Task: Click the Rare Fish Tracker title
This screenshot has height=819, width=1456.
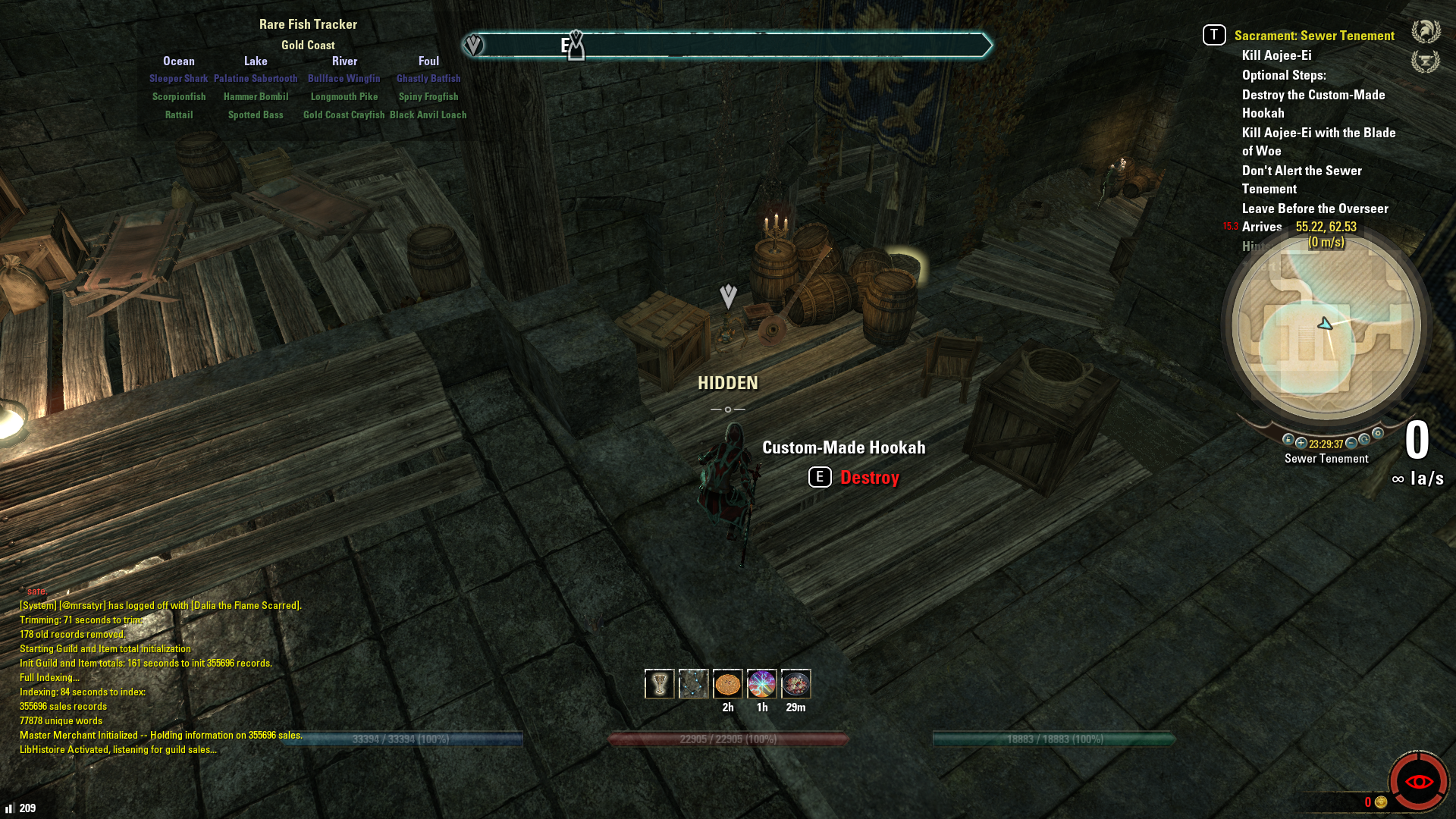Action: pyautogui.click(x=308, y=24)
